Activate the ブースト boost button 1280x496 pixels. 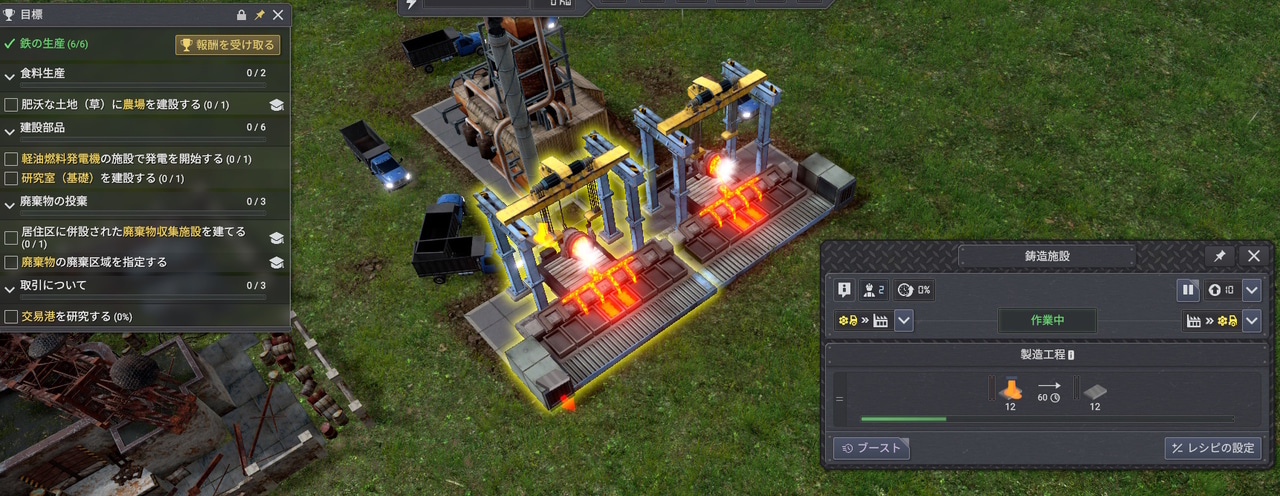point(871,448)
